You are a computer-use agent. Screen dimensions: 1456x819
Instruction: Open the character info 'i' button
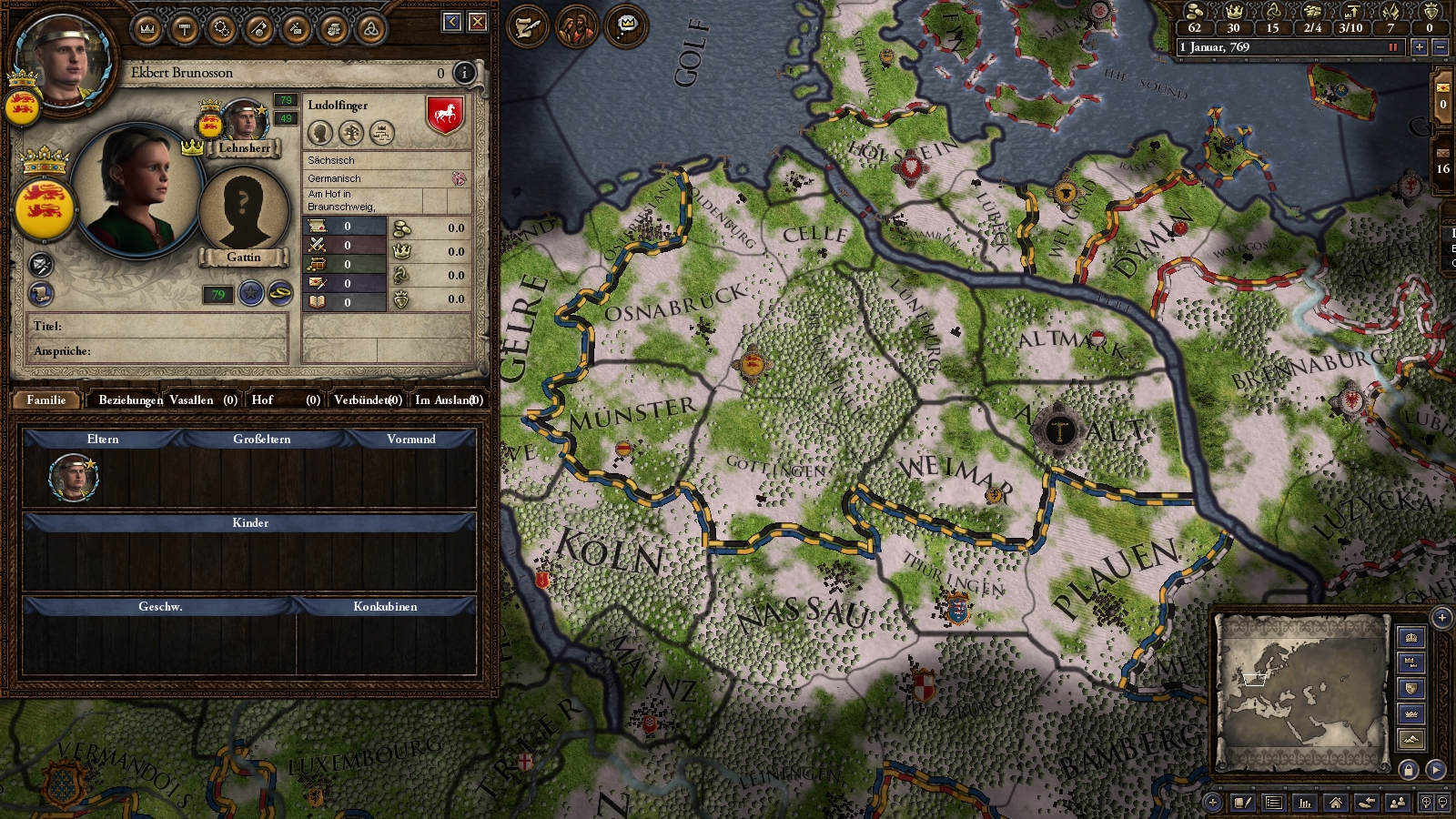(464, 73)
